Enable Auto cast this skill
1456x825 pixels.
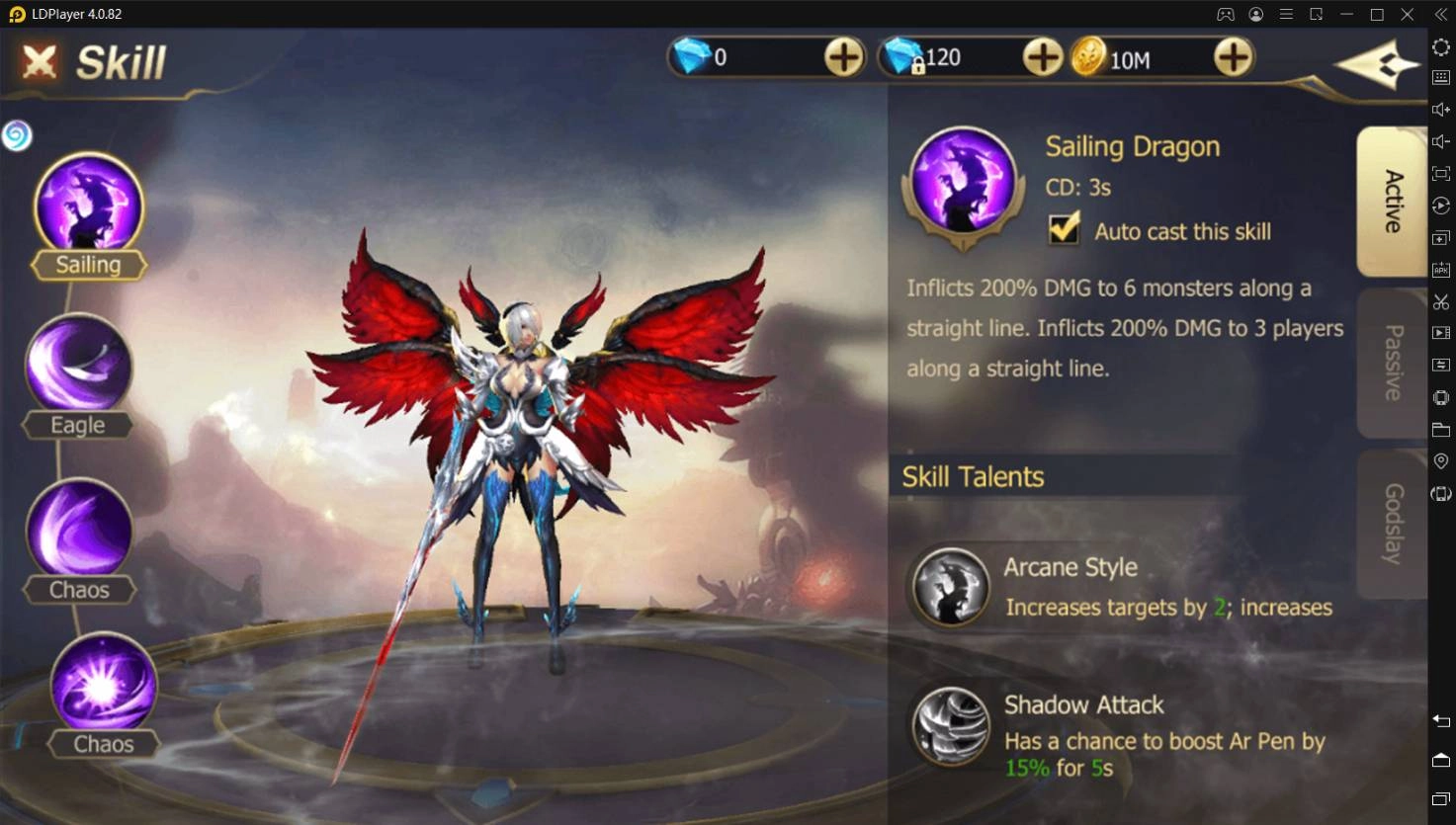pos(1065,229)
